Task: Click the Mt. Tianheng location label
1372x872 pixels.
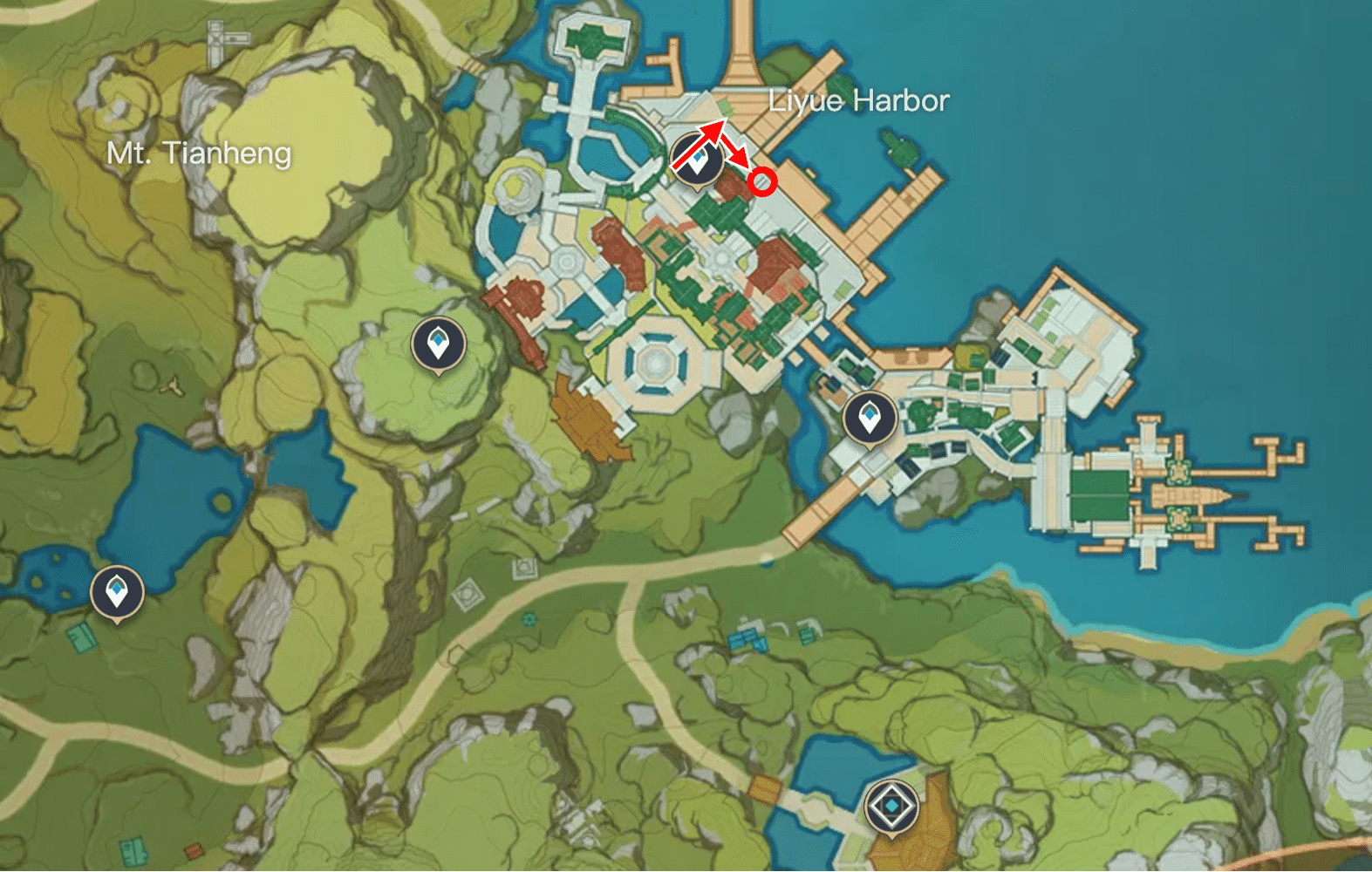Action: [x=199, y=153]
